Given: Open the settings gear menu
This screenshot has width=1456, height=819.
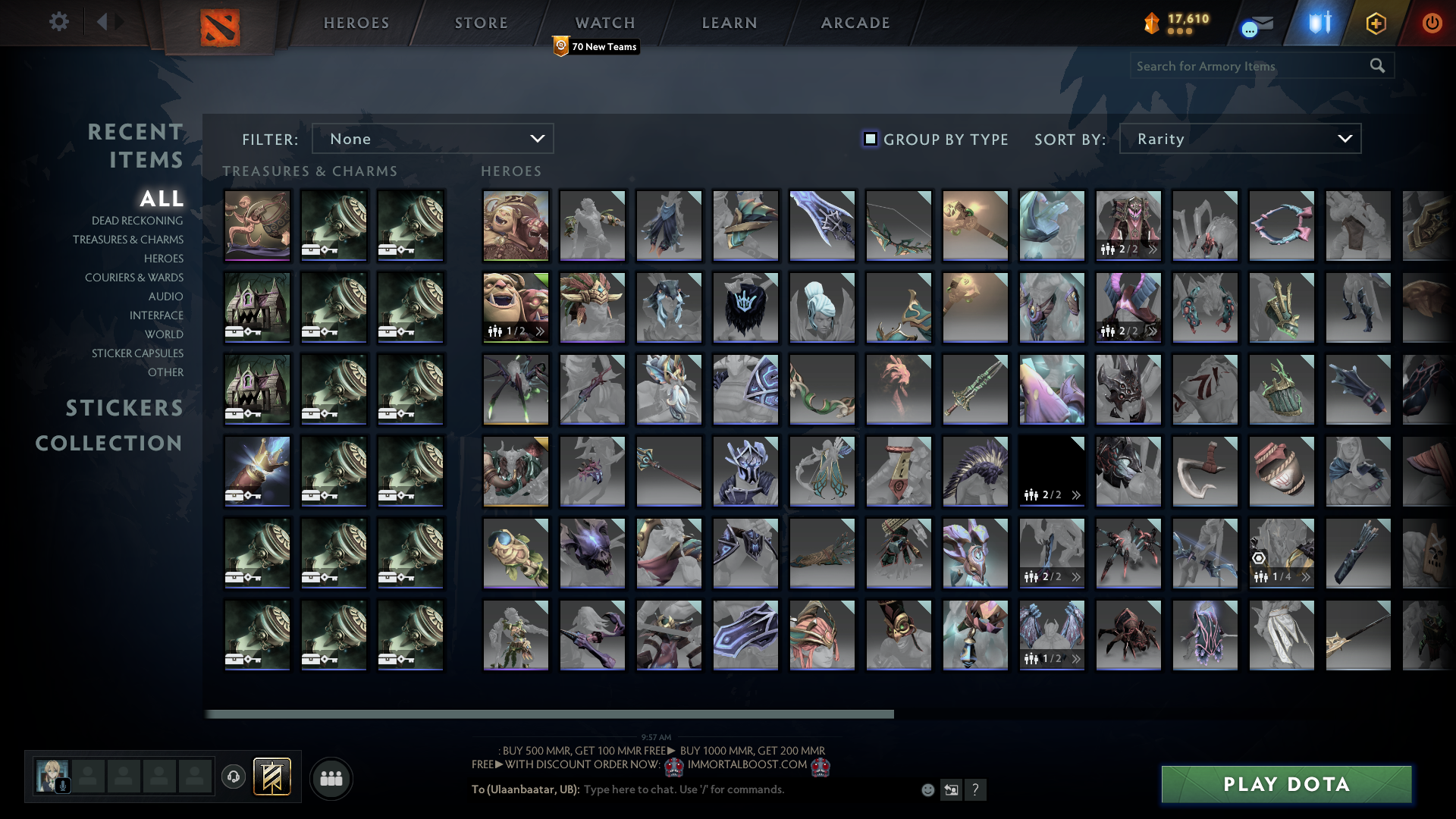Looking at the screenshot, I should pos(59,23).
